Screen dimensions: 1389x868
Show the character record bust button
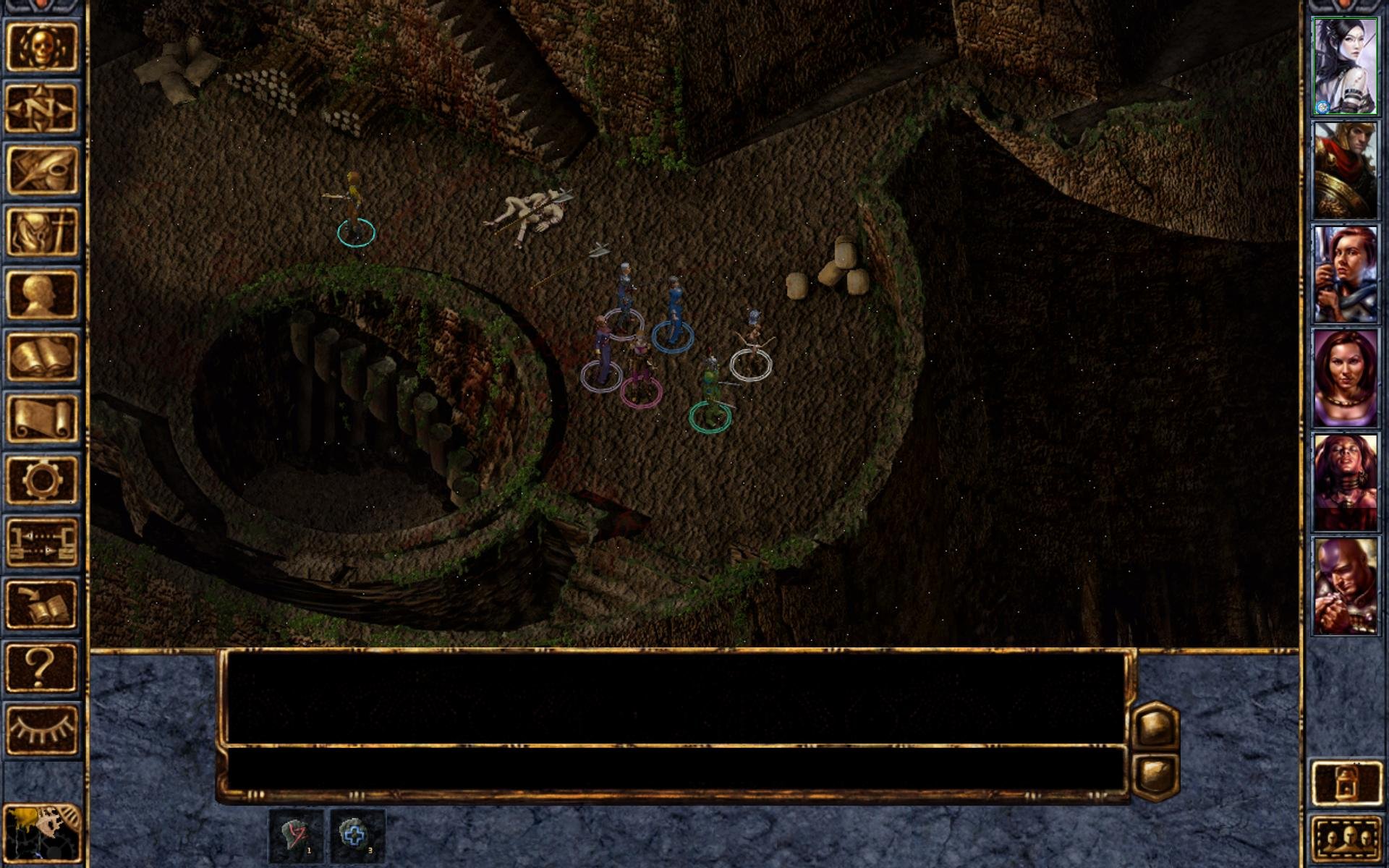41,294
